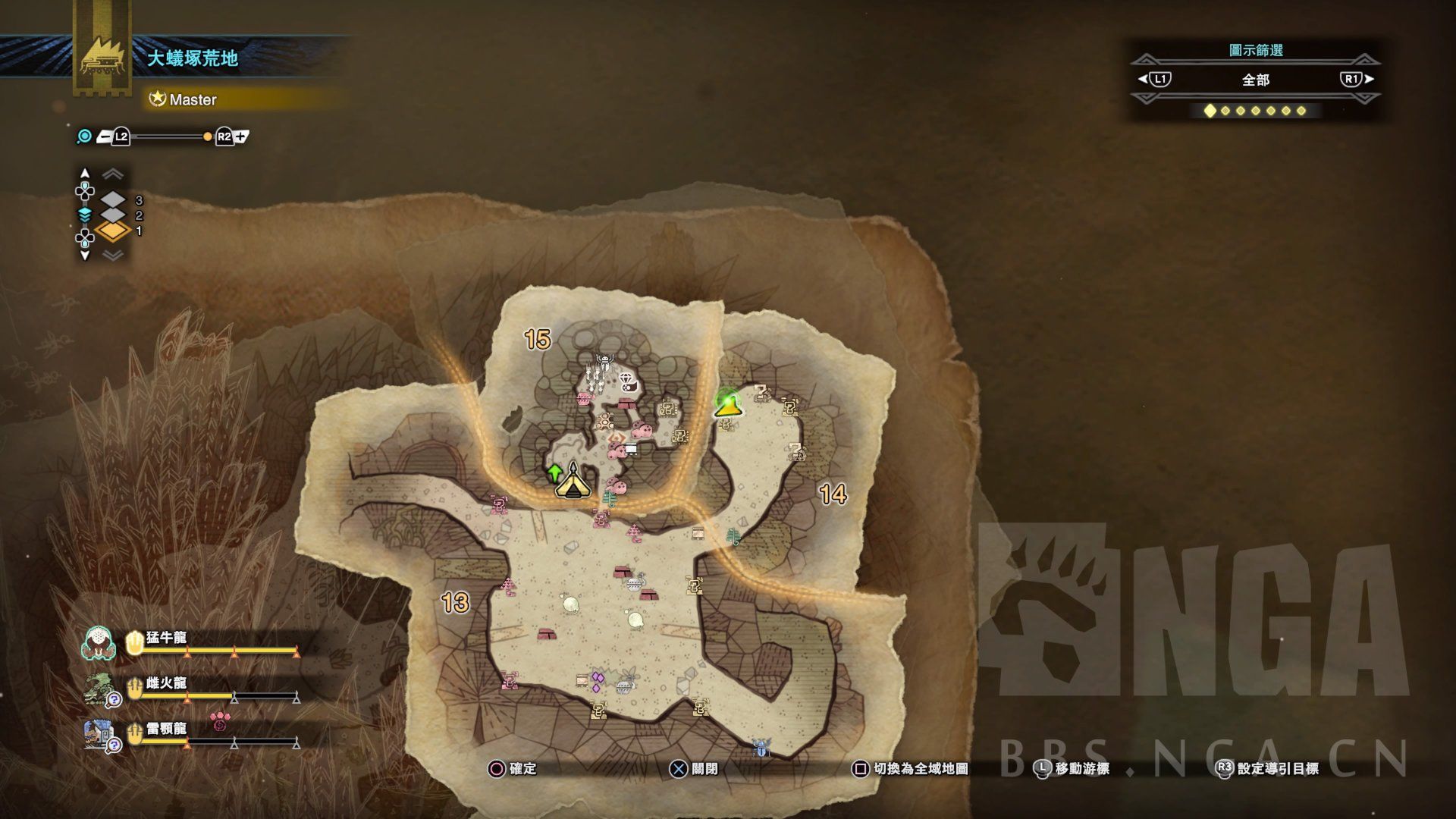1456x819 pixels.
Task: Click the purple crystal marker on the map
Action: tap(598, 680)
